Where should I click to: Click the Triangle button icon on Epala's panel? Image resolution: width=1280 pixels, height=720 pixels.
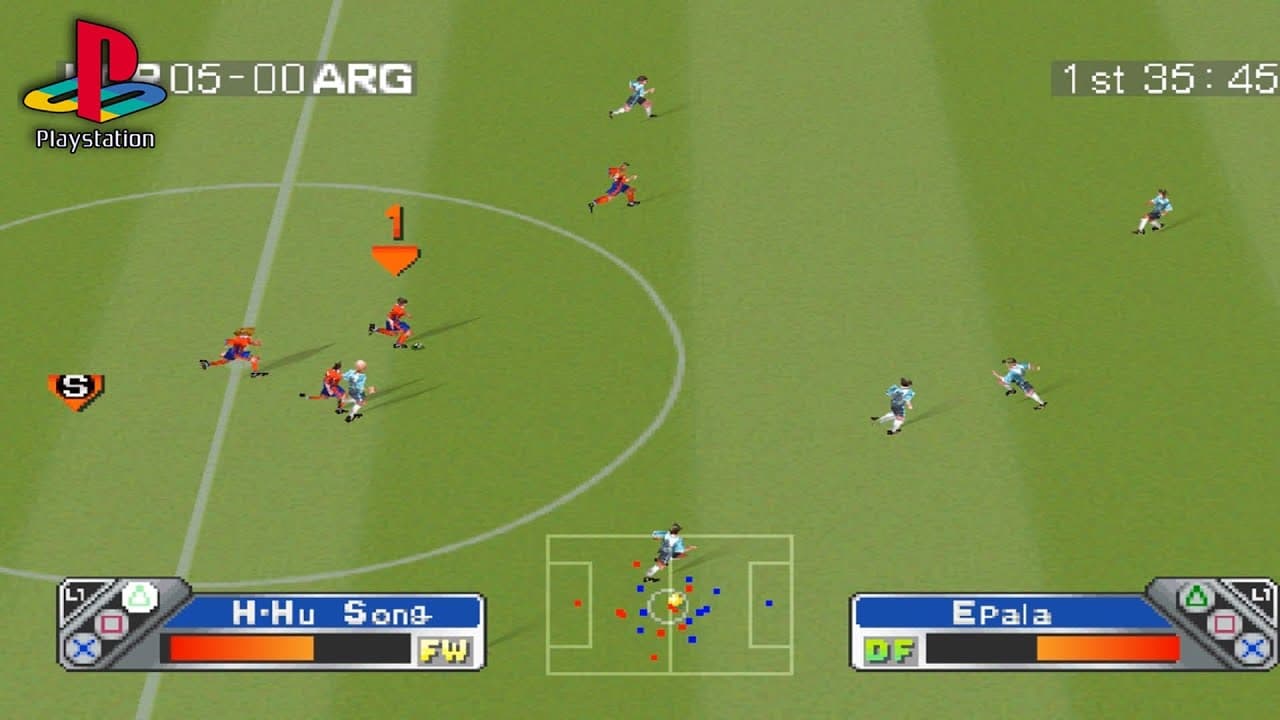[1198, 595]
